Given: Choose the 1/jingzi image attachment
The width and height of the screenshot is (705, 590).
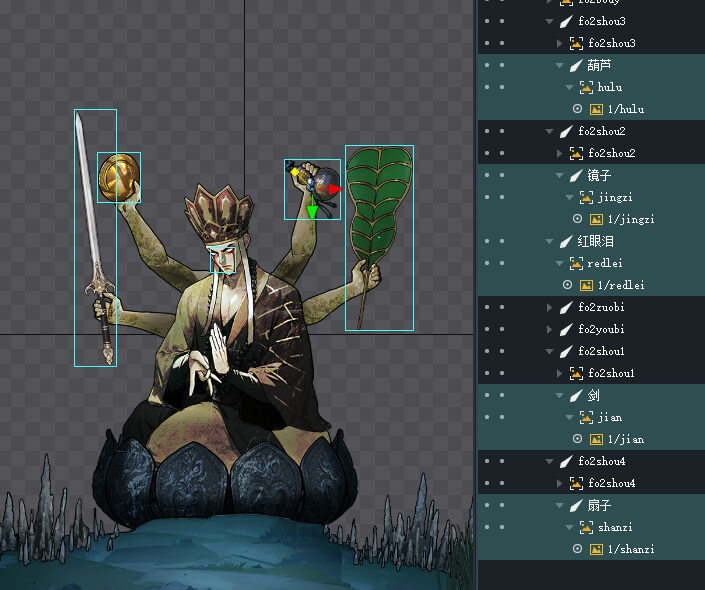Looking at the screenshot, I should click(630, 219).
